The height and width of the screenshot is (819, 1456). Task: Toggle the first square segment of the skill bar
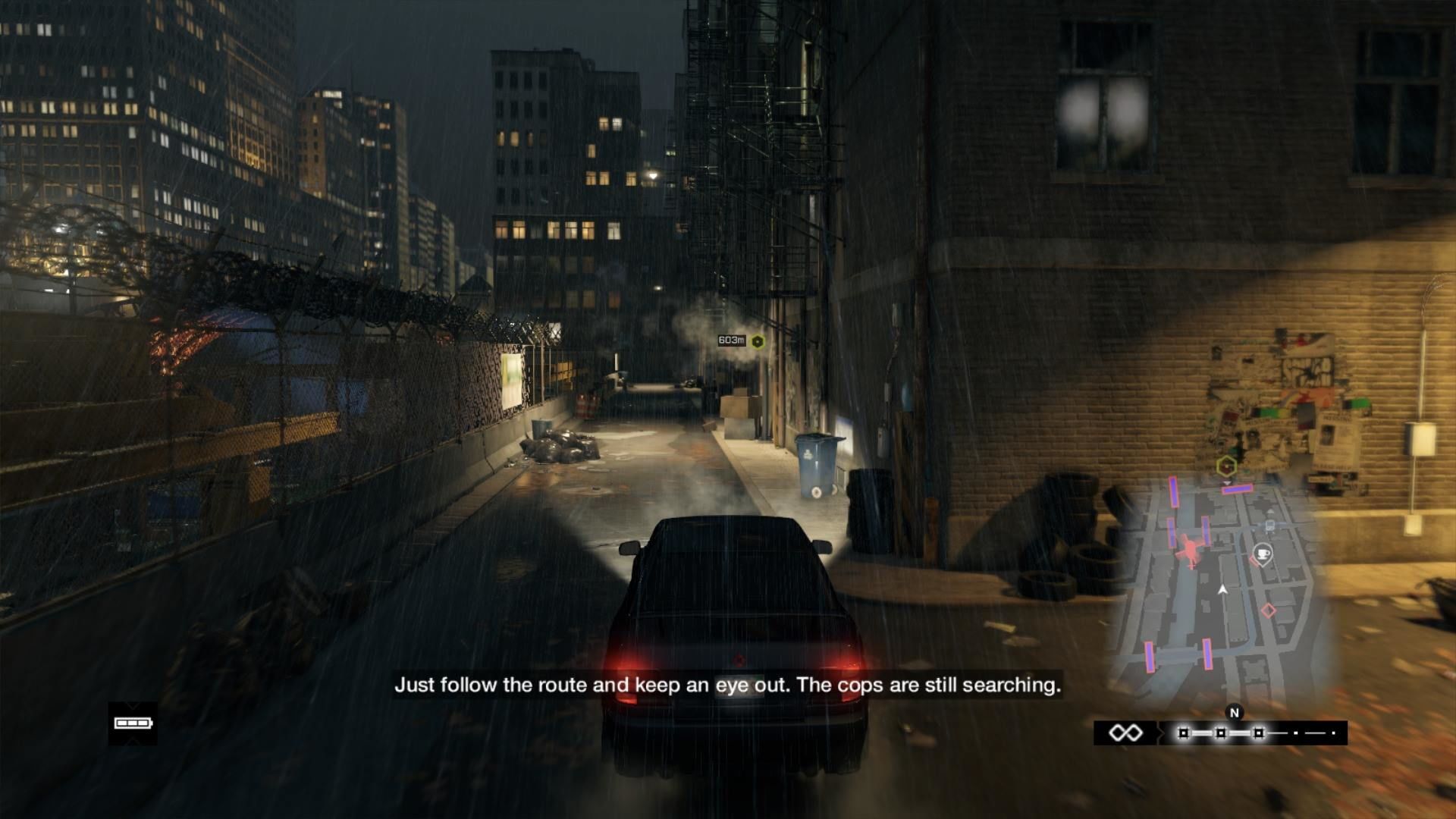[1183, 731]
